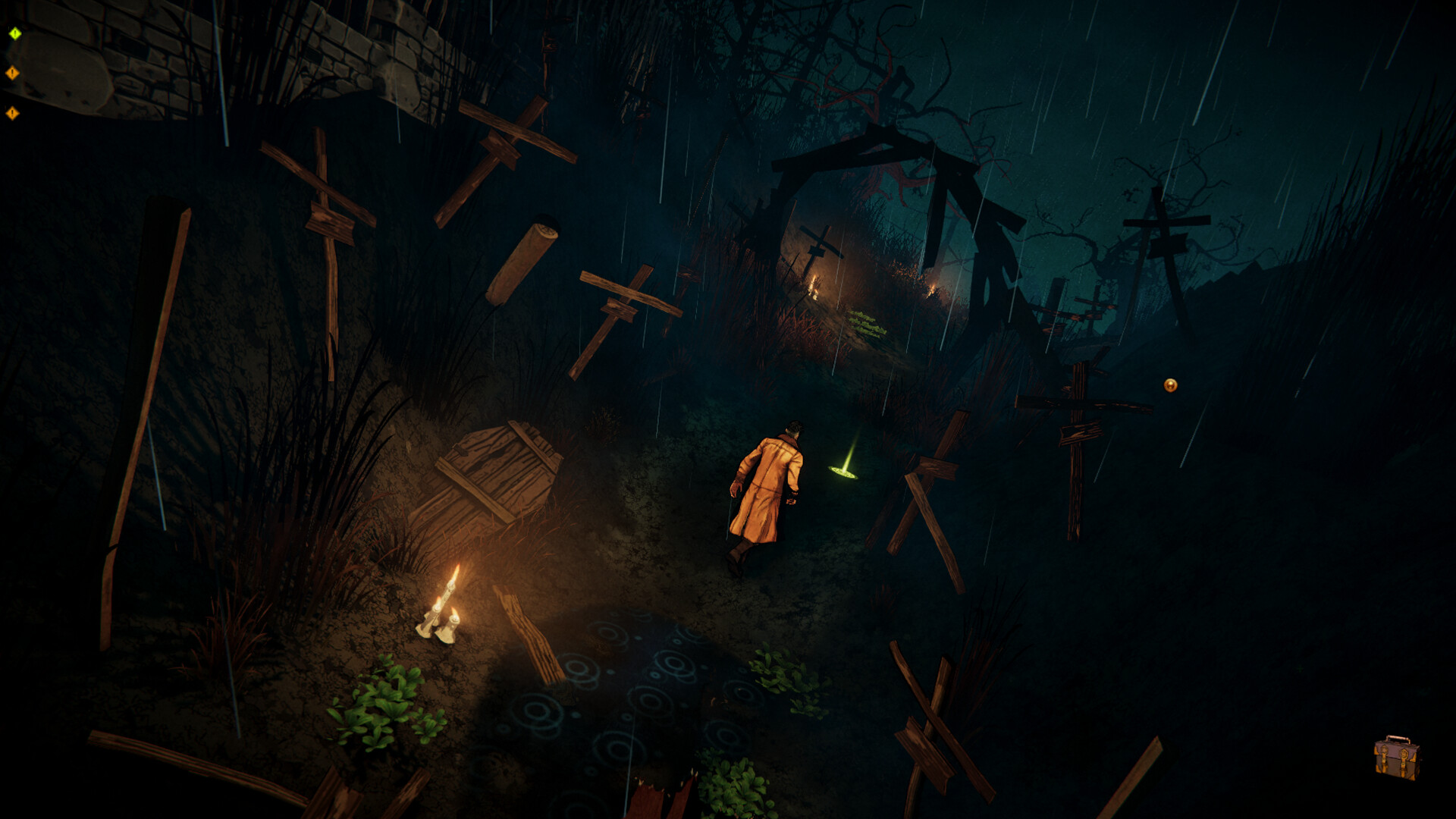This screenshot has width=1456, height=819.
Task: Select the first orange exclamation marker
Action: click(x=12, y=72)
